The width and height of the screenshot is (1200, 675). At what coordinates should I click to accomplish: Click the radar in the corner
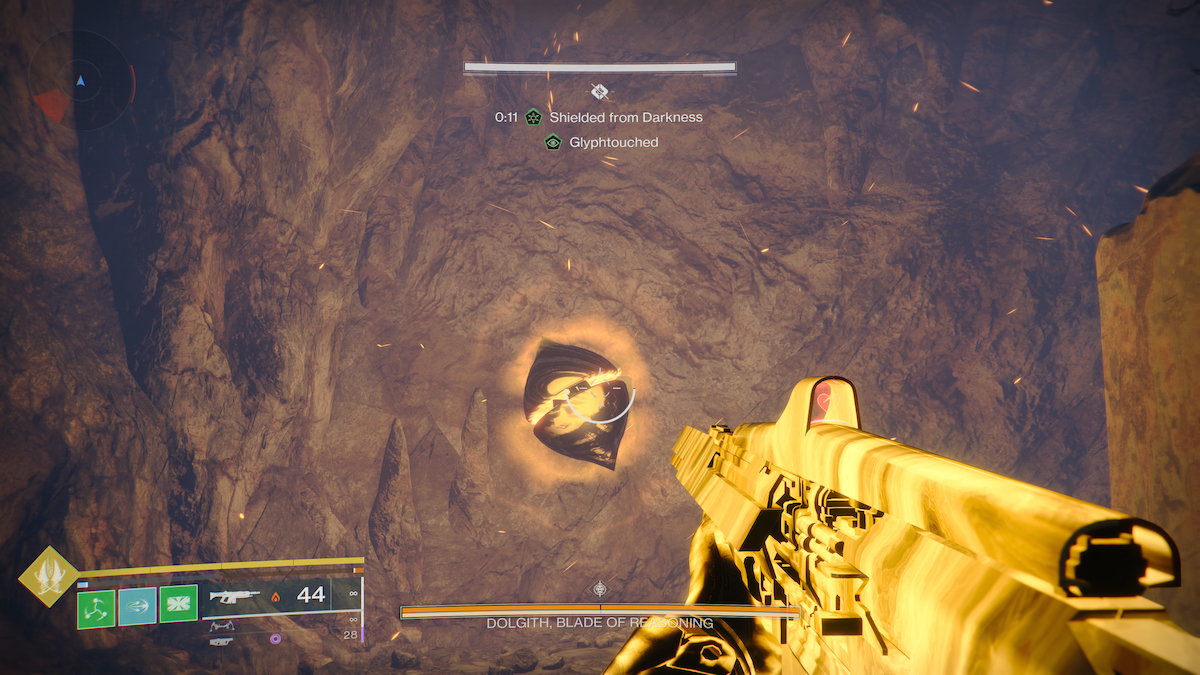(x=81, y=80)
